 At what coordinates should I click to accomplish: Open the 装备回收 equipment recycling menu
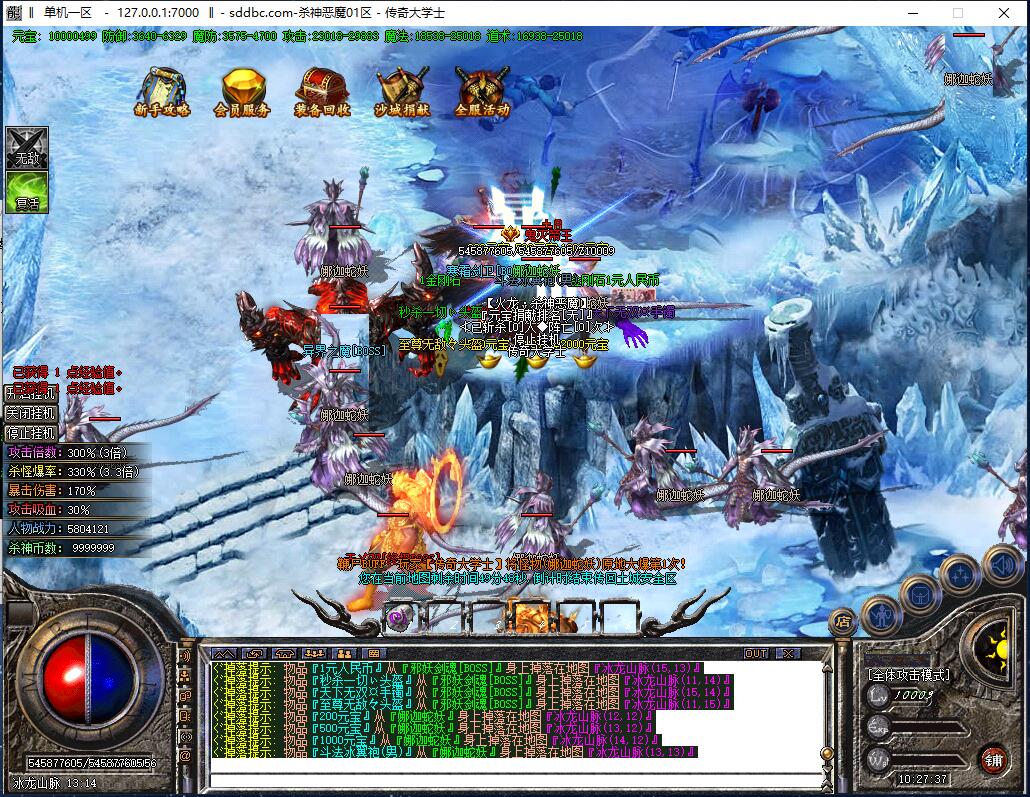click(322, 92)
